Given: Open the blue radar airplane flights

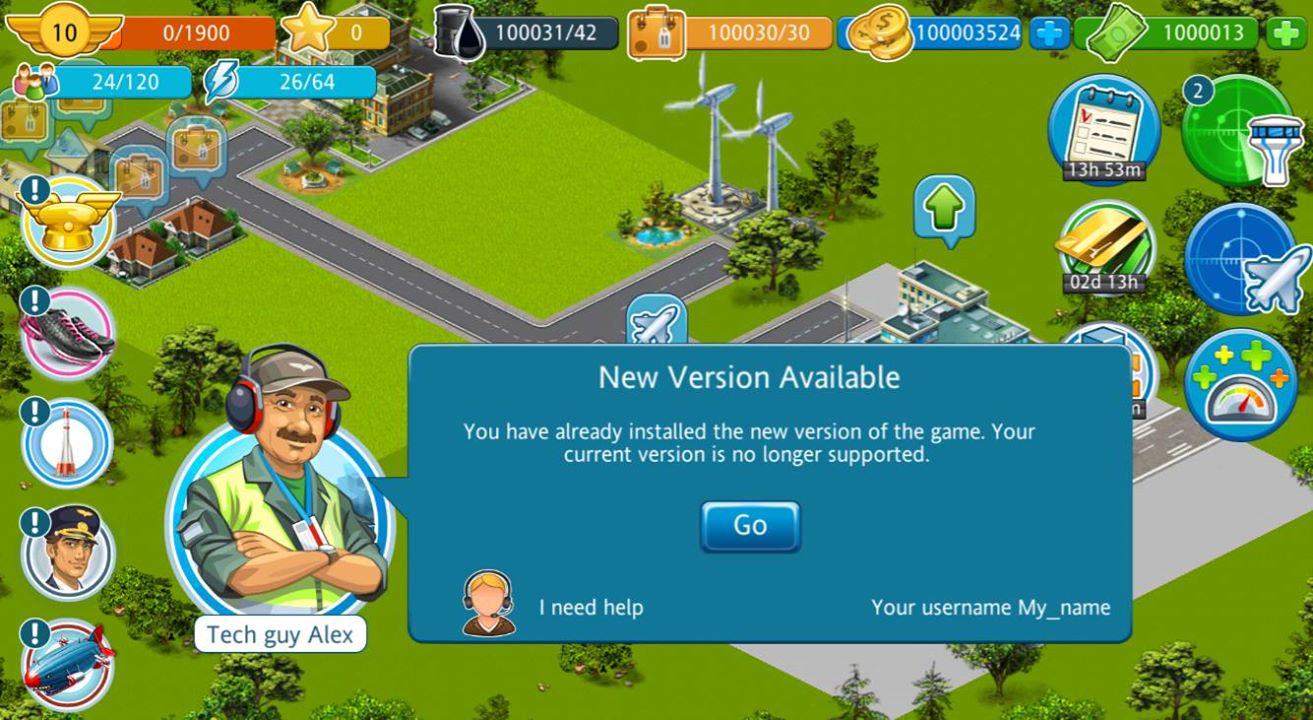Looking at the screenshot, I should click(1241, 260).
